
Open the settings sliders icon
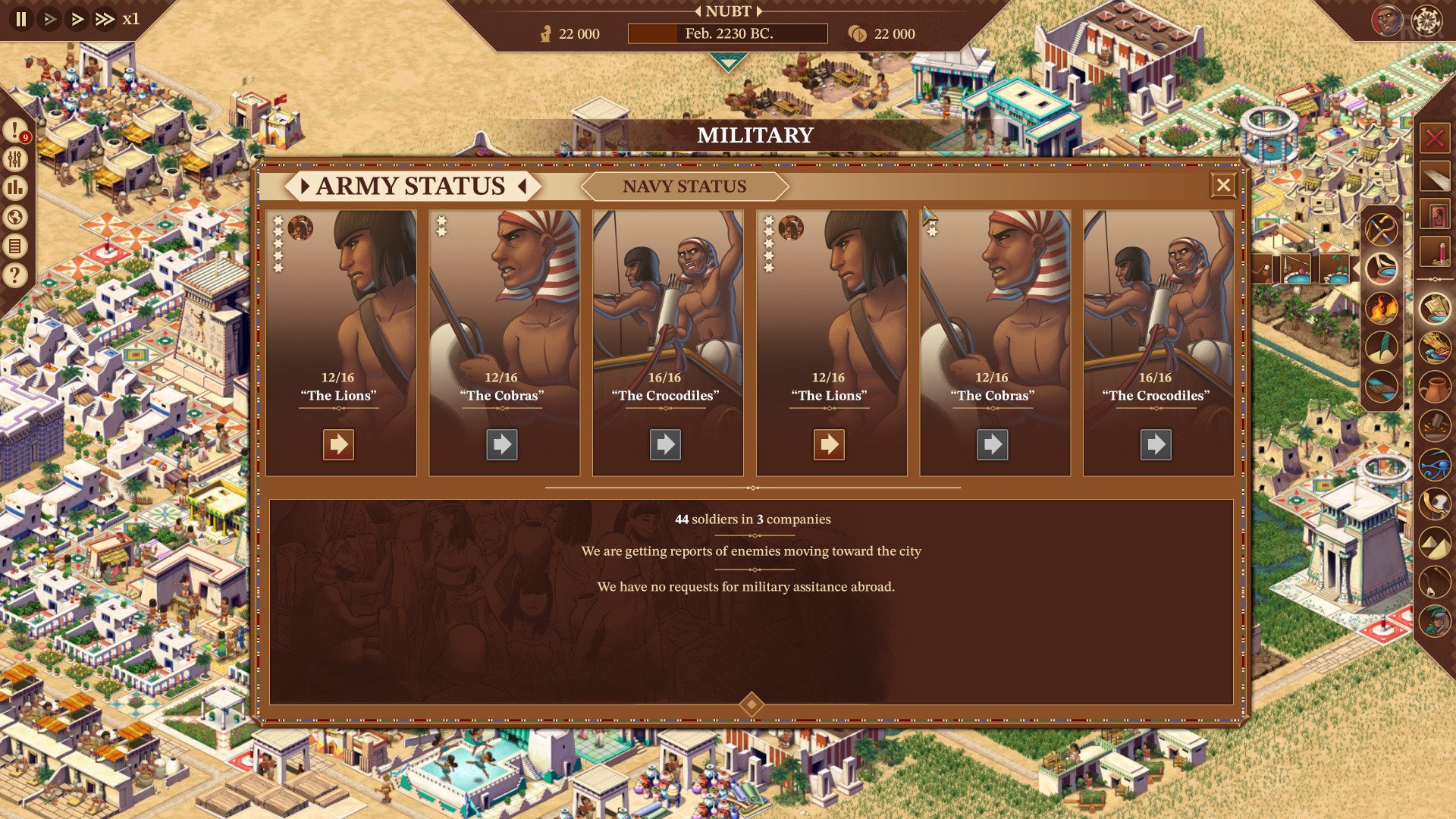(15, 159)
